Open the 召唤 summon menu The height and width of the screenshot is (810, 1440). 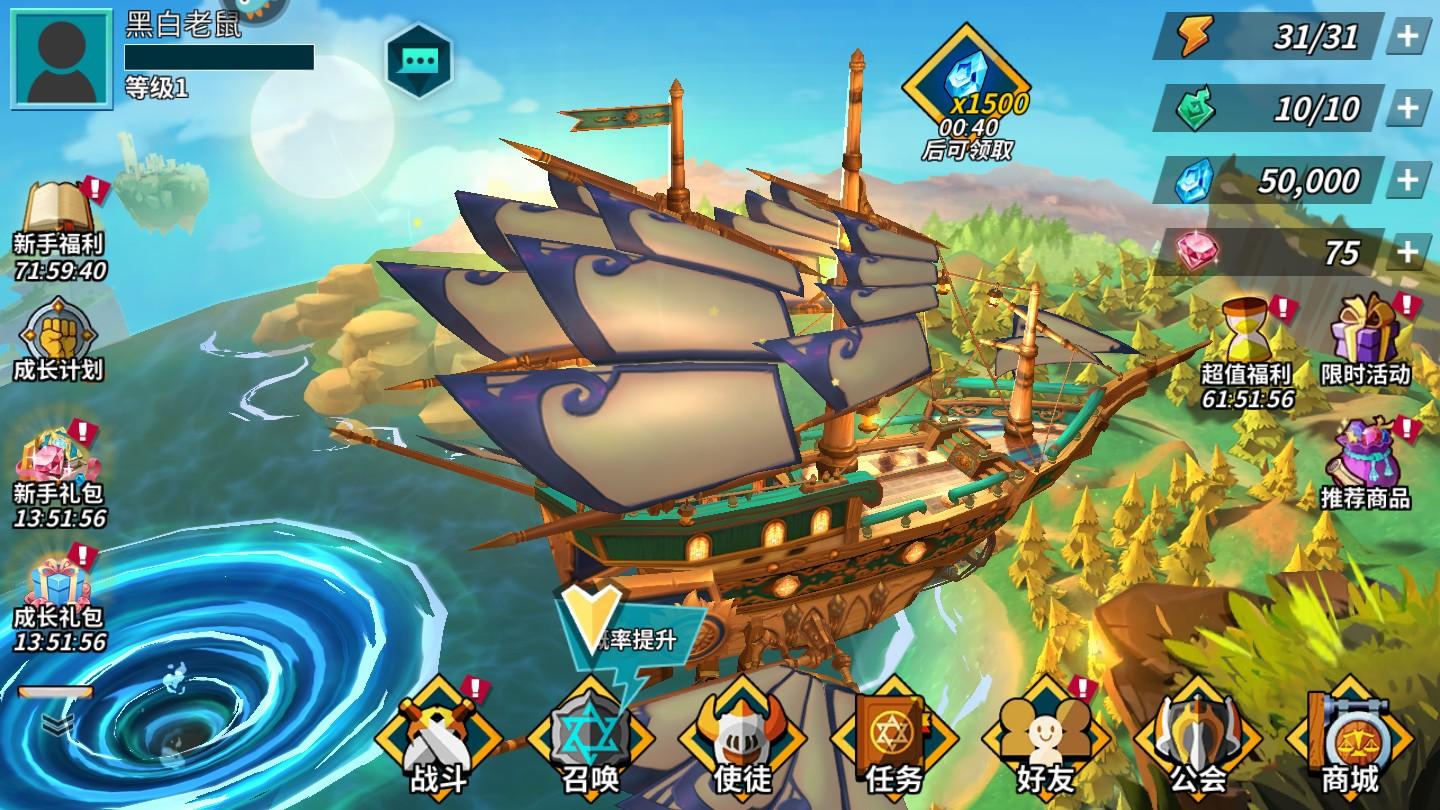tap(590, 740)
